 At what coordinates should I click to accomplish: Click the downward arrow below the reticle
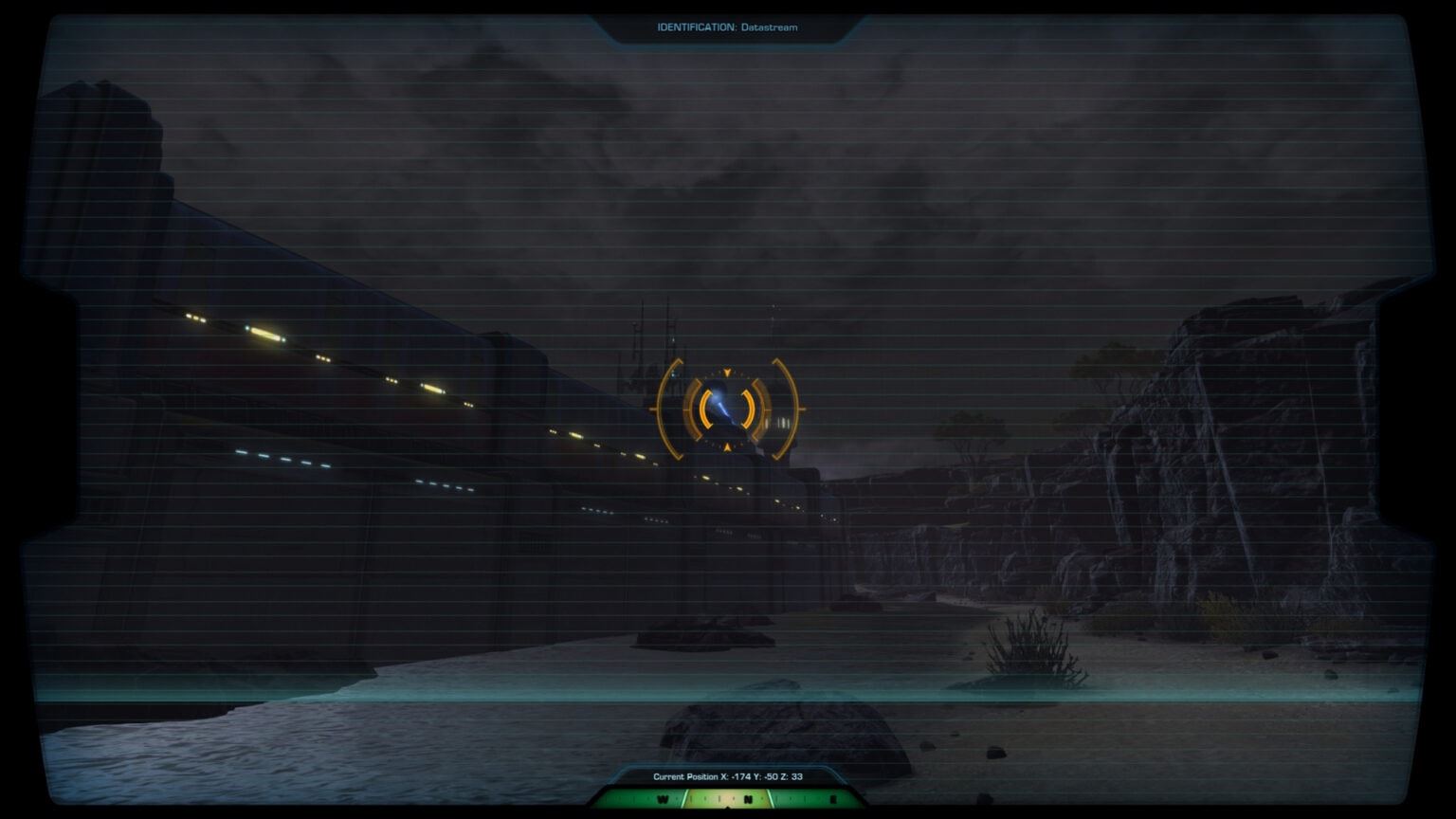pyautogui.click(x=727, y=446)
